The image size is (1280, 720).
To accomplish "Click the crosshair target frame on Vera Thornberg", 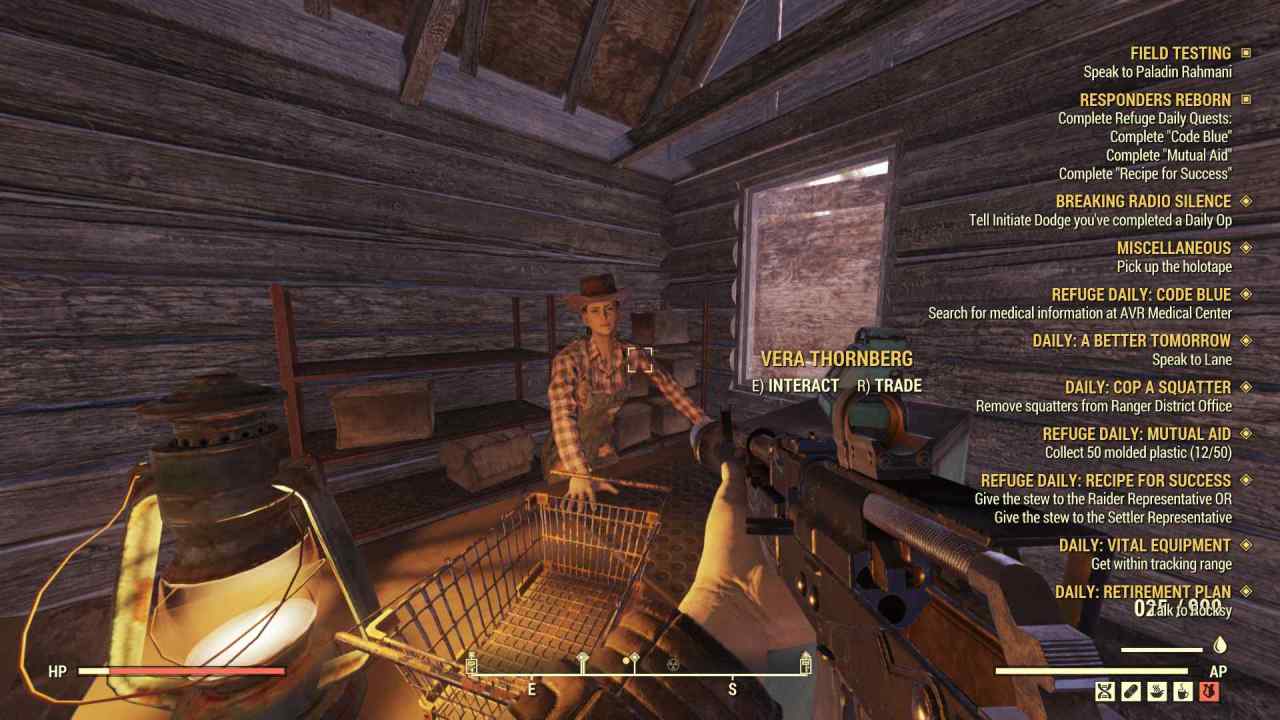I will (x=640, y=360).
